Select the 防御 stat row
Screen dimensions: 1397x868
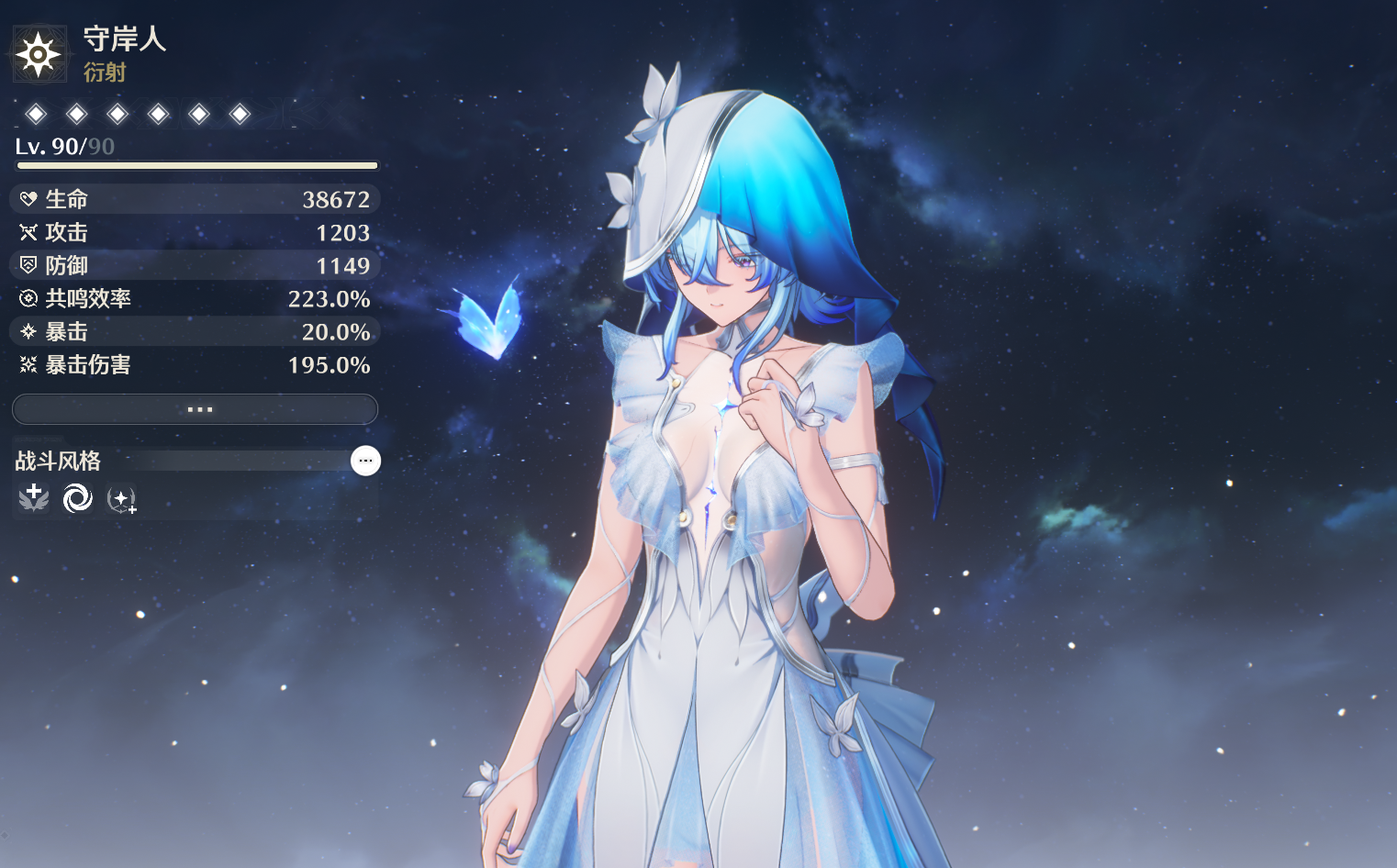[x=195, y=265]
